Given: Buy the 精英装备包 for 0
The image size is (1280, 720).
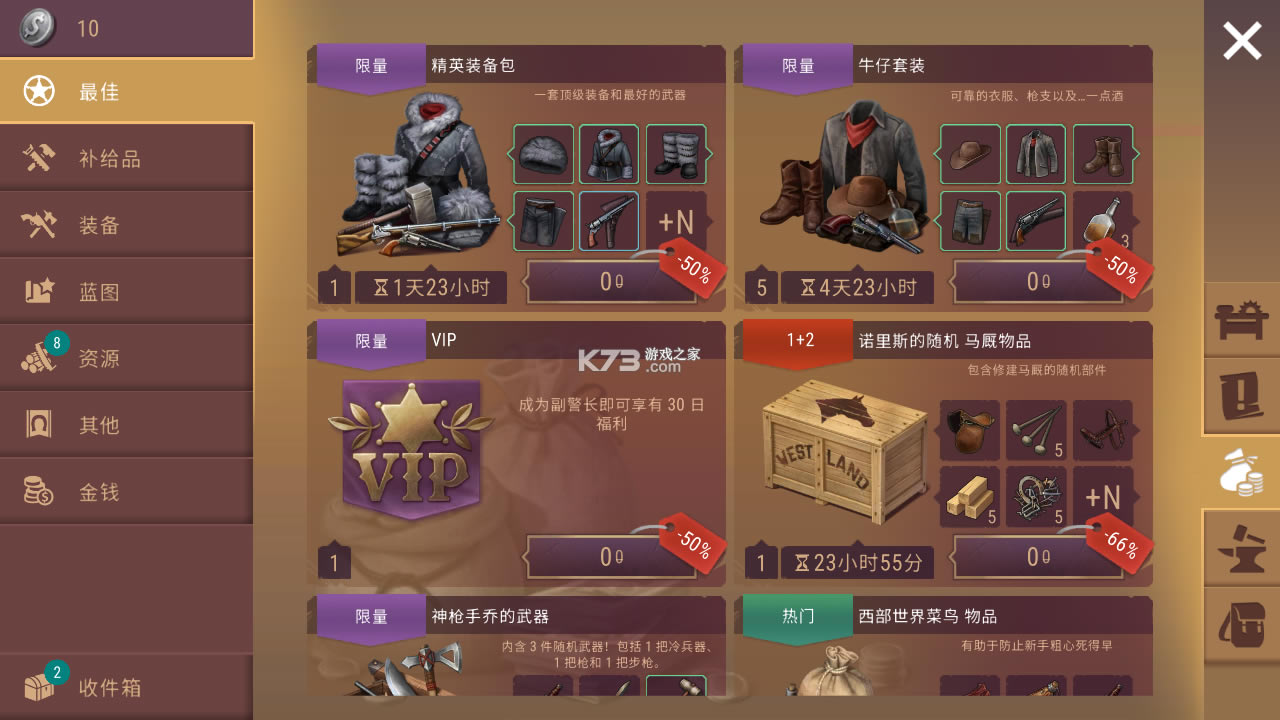Looking at the screenshot, I should click(613, 282).
